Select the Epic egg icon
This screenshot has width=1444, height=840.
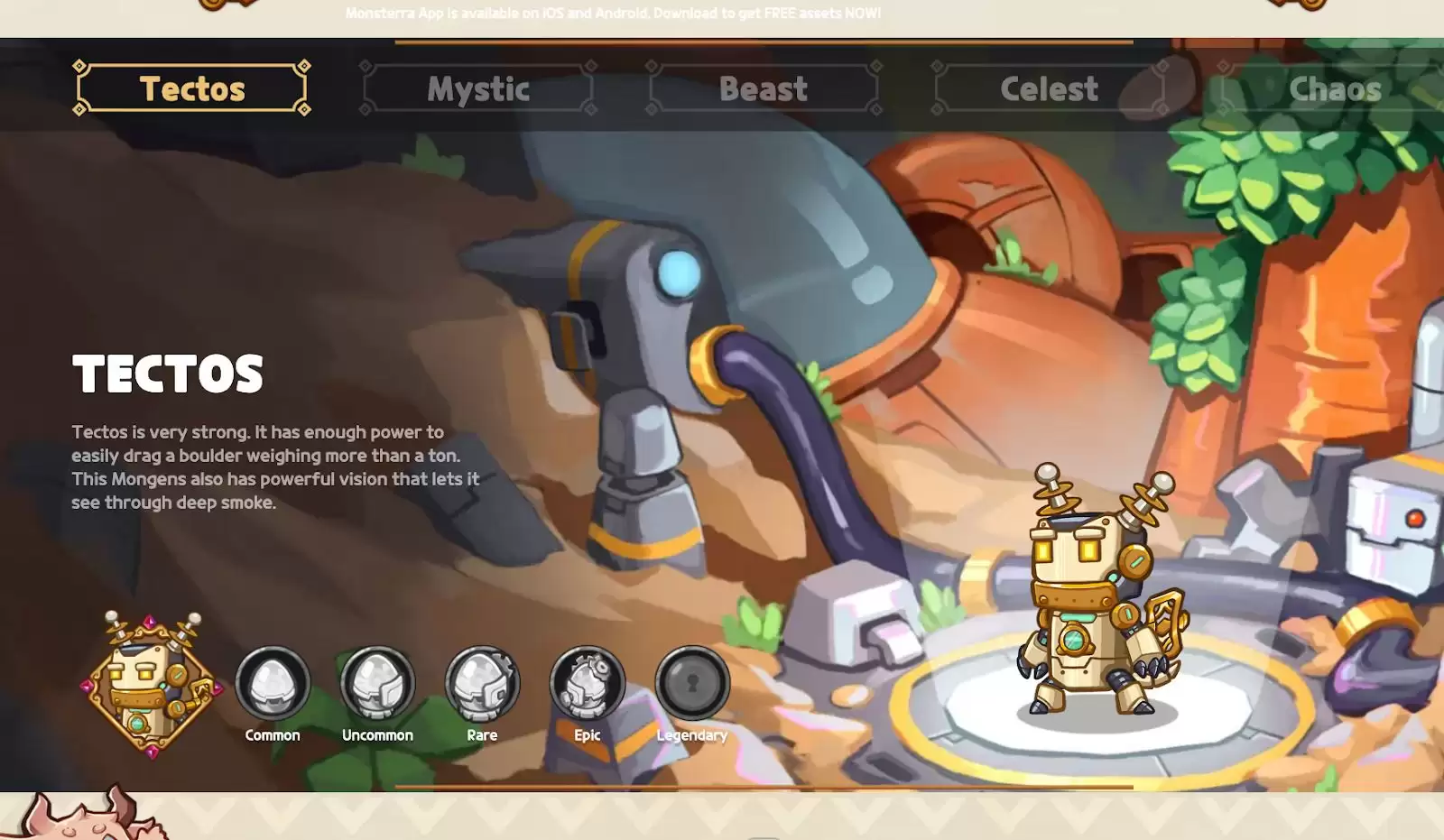[x=587, y=683]
